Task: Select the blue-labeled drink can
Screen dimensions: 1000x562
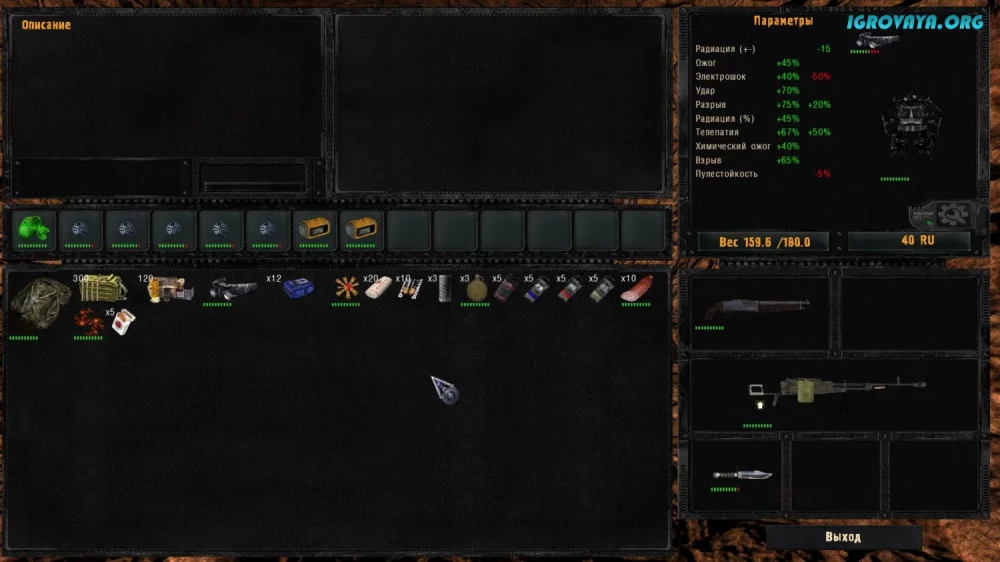Action: (538, 289)
